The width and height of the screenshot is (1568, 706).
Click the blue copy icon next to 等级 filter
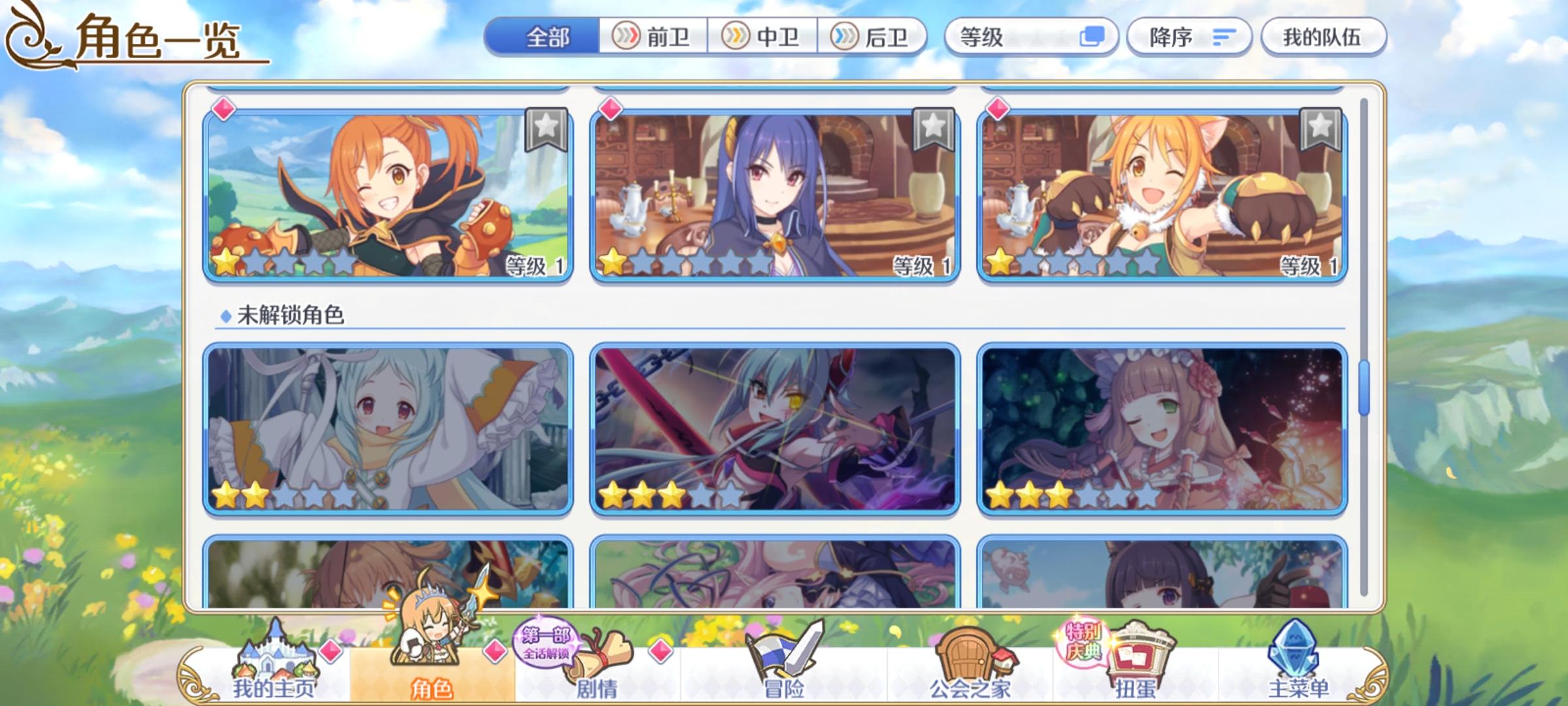tap(1094, 38)
